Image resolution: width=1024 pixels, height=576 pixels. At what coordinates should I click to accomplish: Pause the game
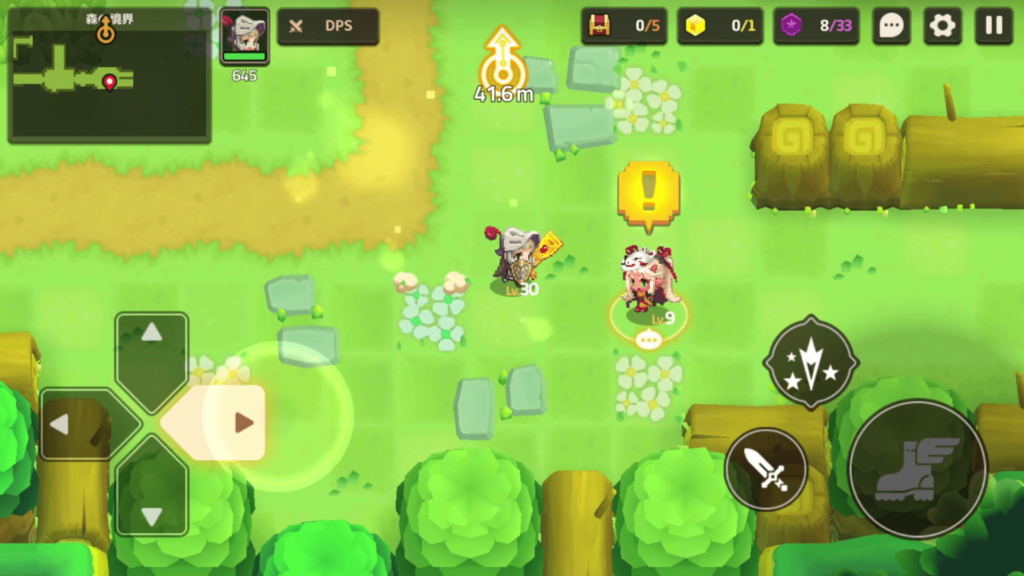pyautogui.click(x=993, y=27)
